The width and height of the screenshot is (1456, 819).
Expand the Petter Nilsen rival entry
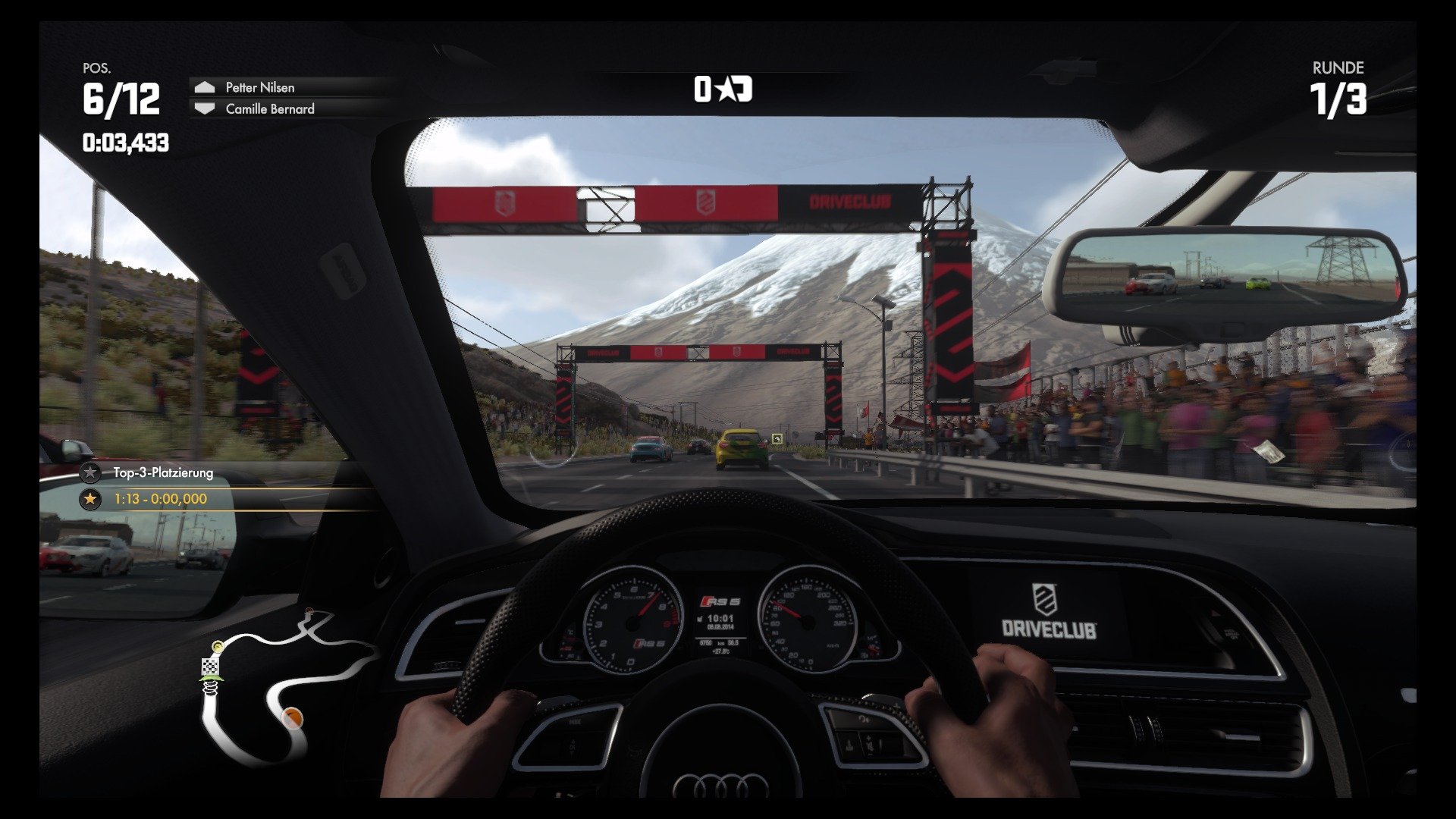[x=262, y=87]
